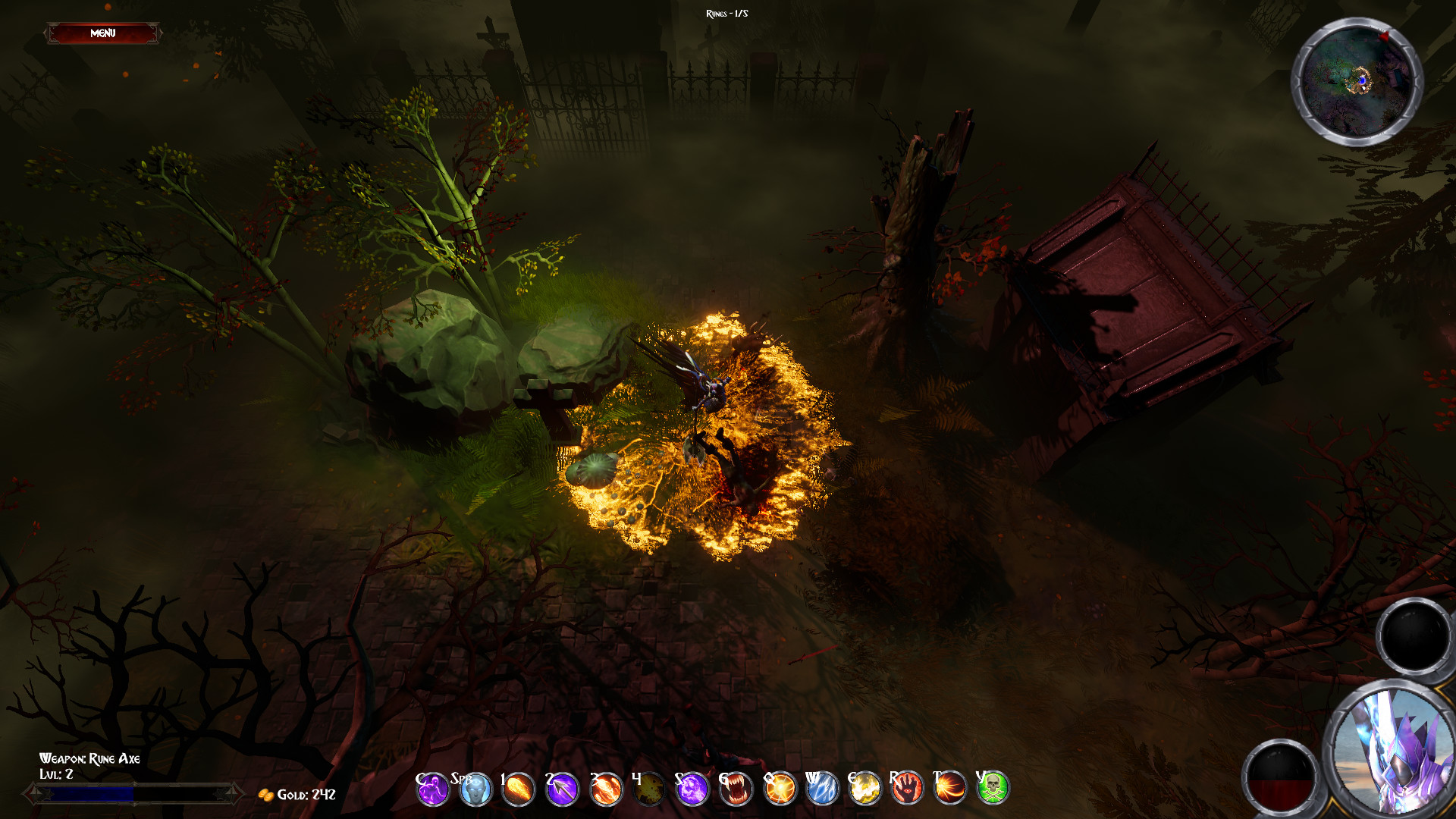Open the red Menu button
Image resolution: width=1456 pixels, height=819 pixels.
coord(103,33)
